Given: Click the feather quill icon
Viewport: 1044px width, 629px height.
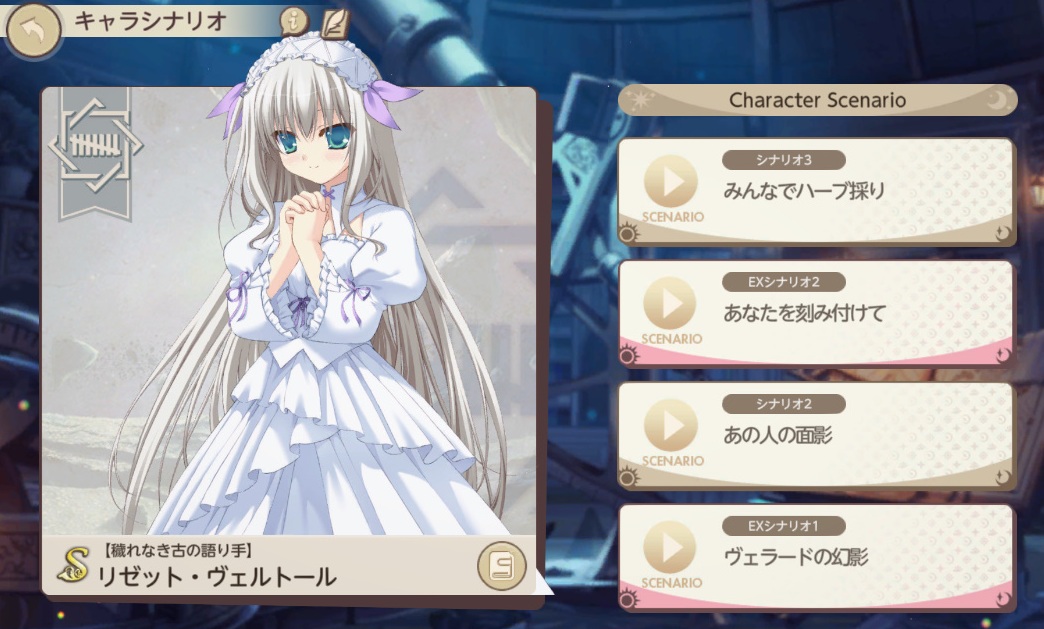Looking at the screenshot, I should point(335,20).
